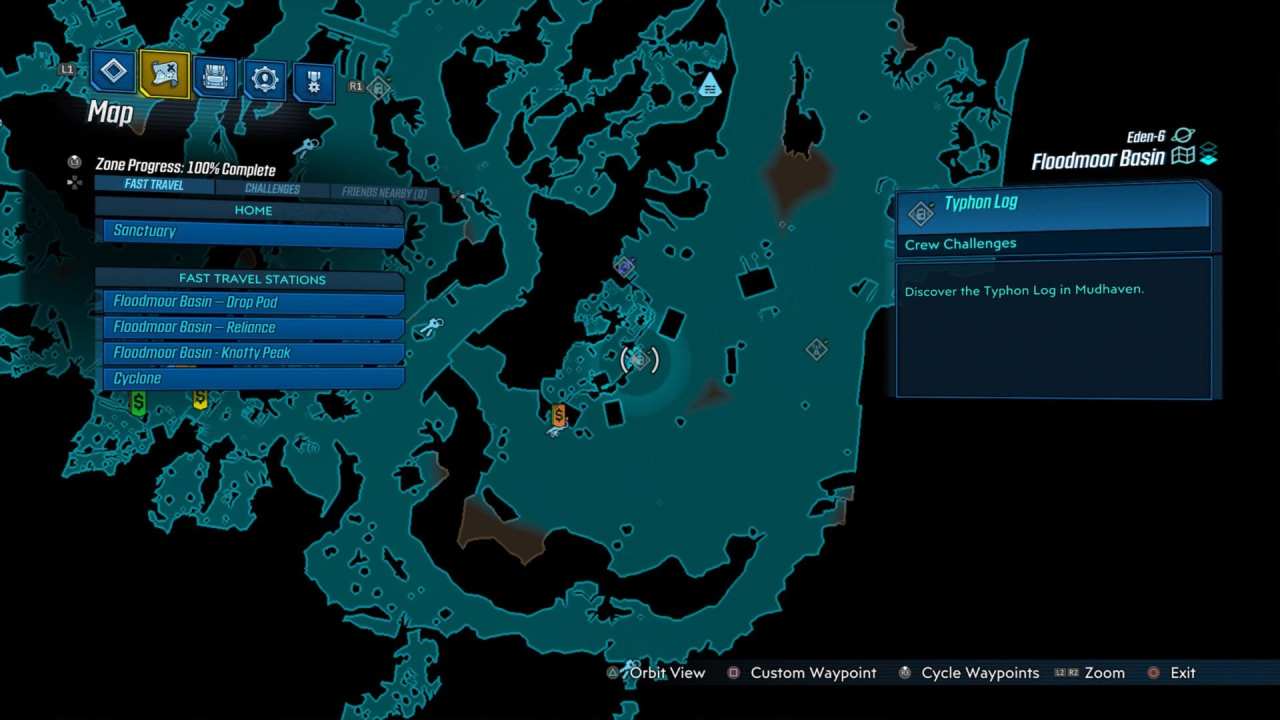The image size is (1280, 720).
Task: Choose the Cyclone fast travel entry
Action: tap(250, 378)
